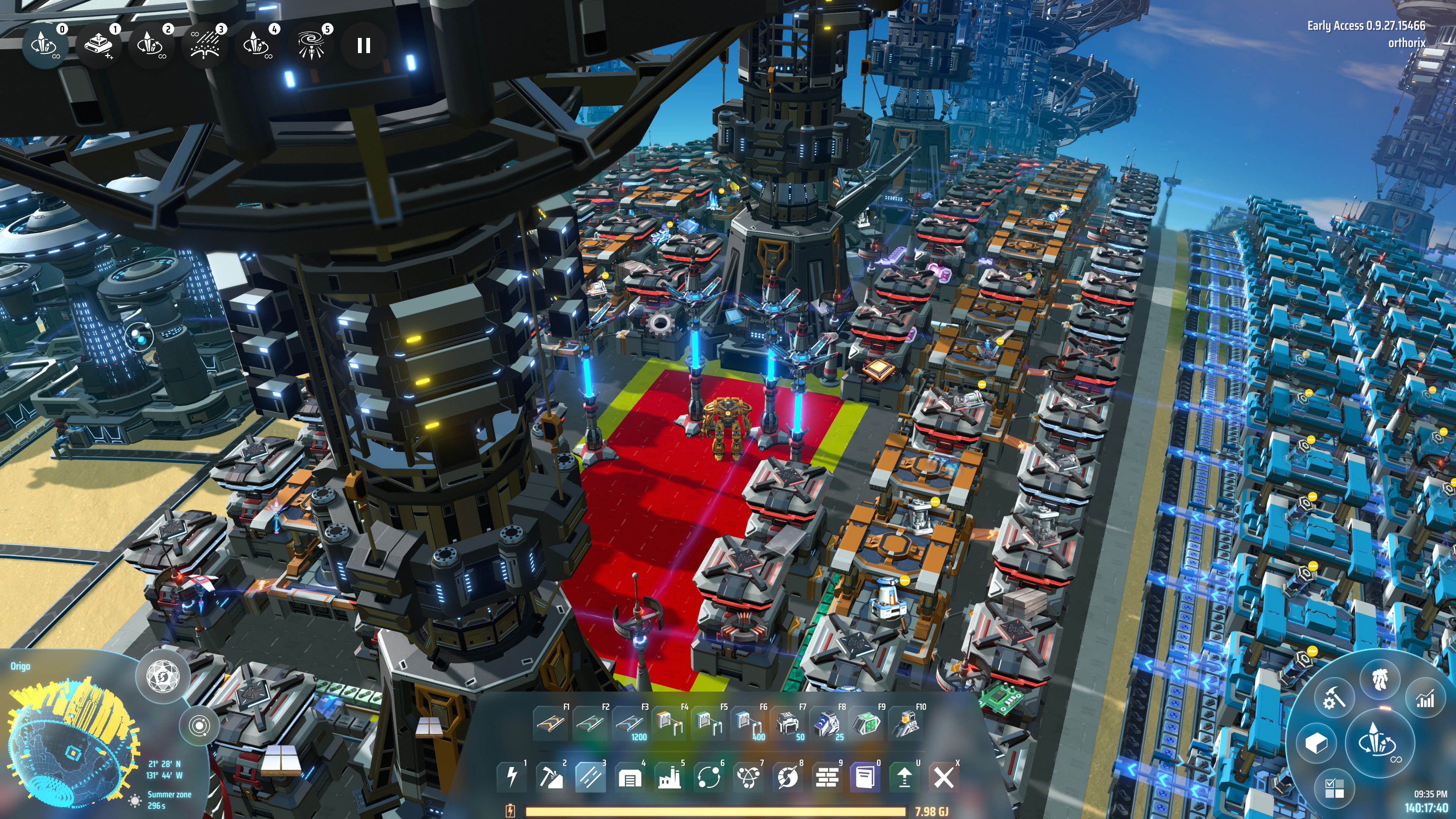Open the factory production category
The height and width of the screenshot is (819, 1456).
coord(669,778)
